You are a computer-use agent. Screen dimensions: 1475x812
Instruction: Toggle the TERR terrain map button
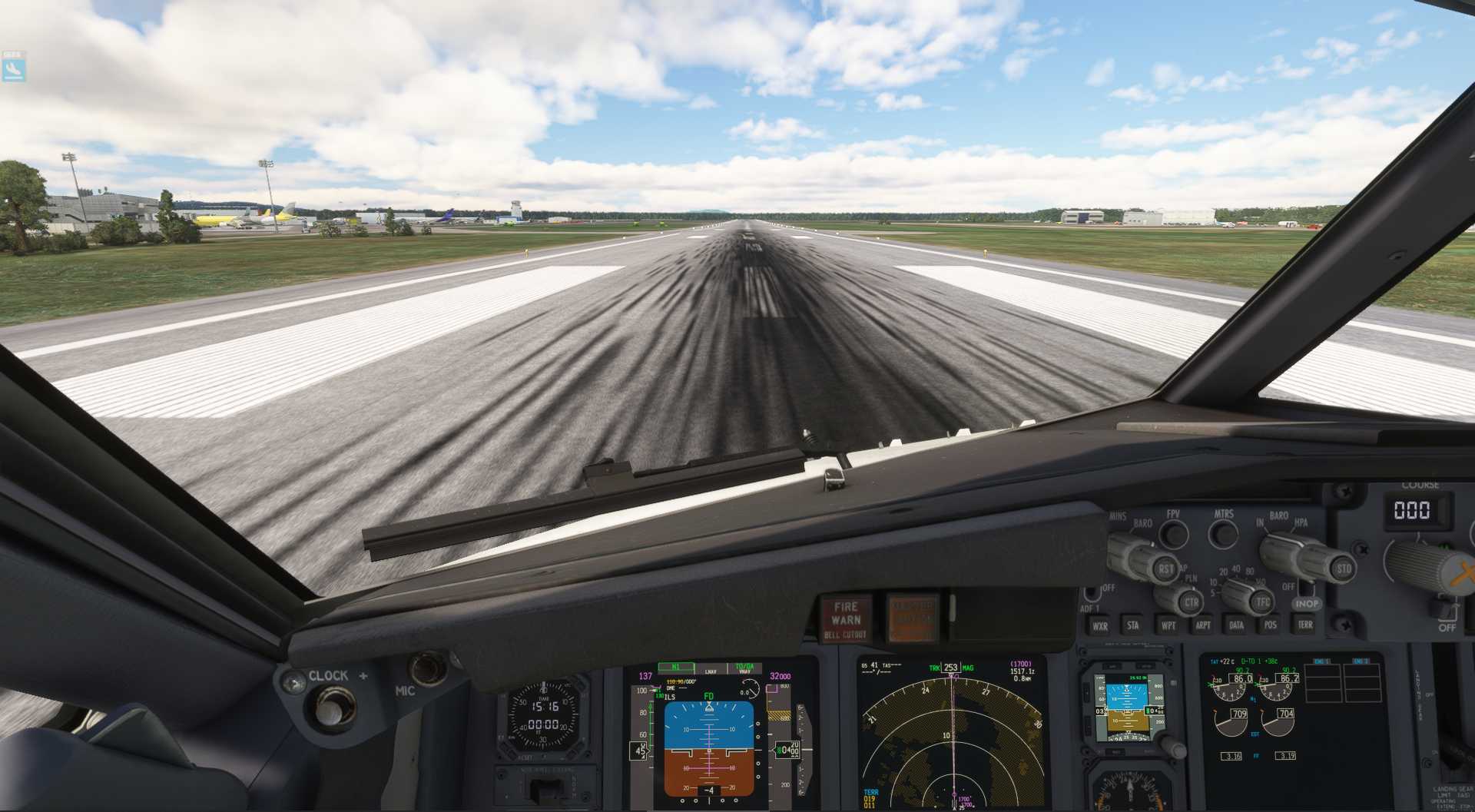coord(1304,625)
